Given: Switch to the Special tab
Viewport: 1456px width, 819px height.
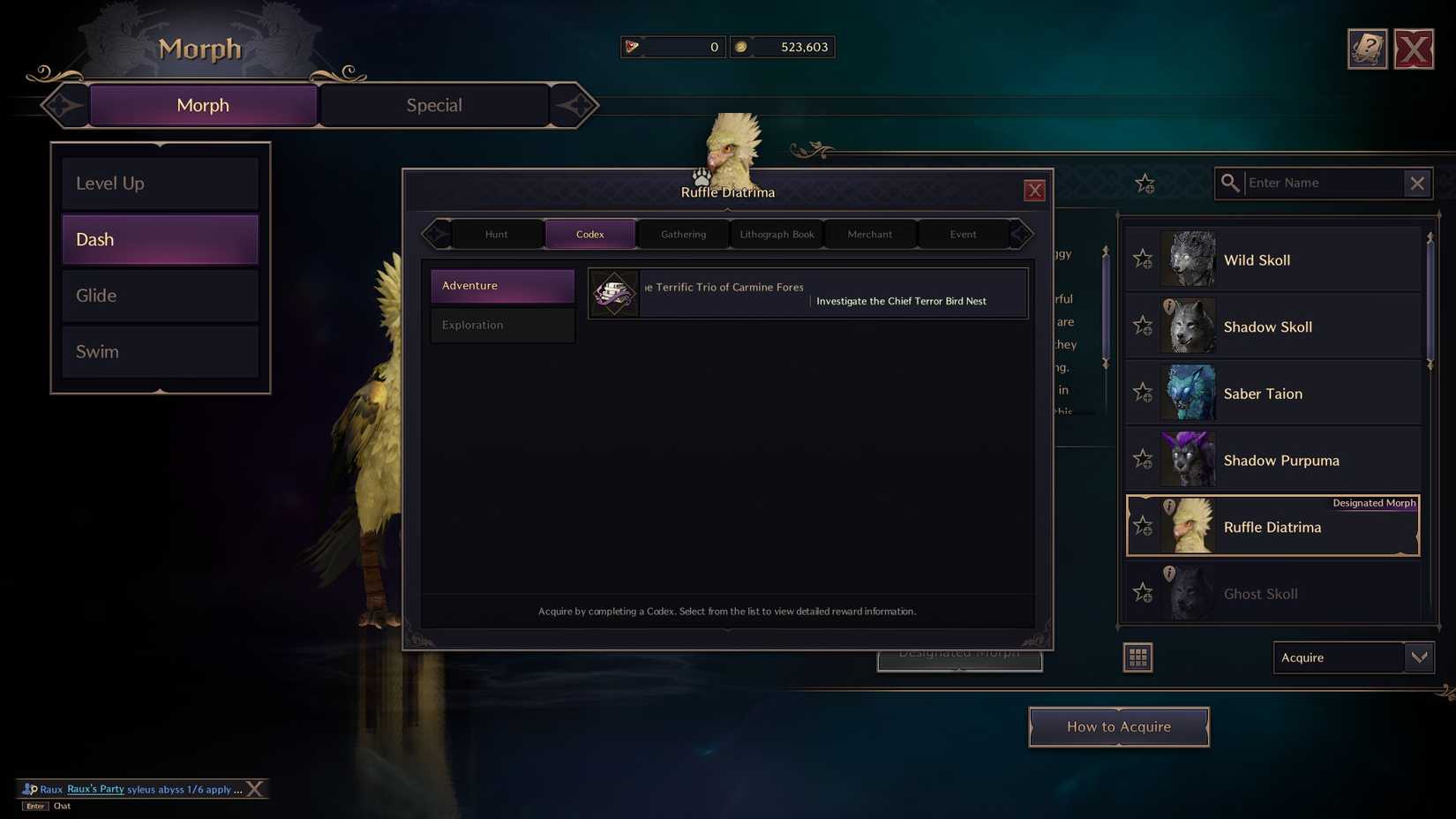Looking at the screenshot, I should tap(434, 105).
